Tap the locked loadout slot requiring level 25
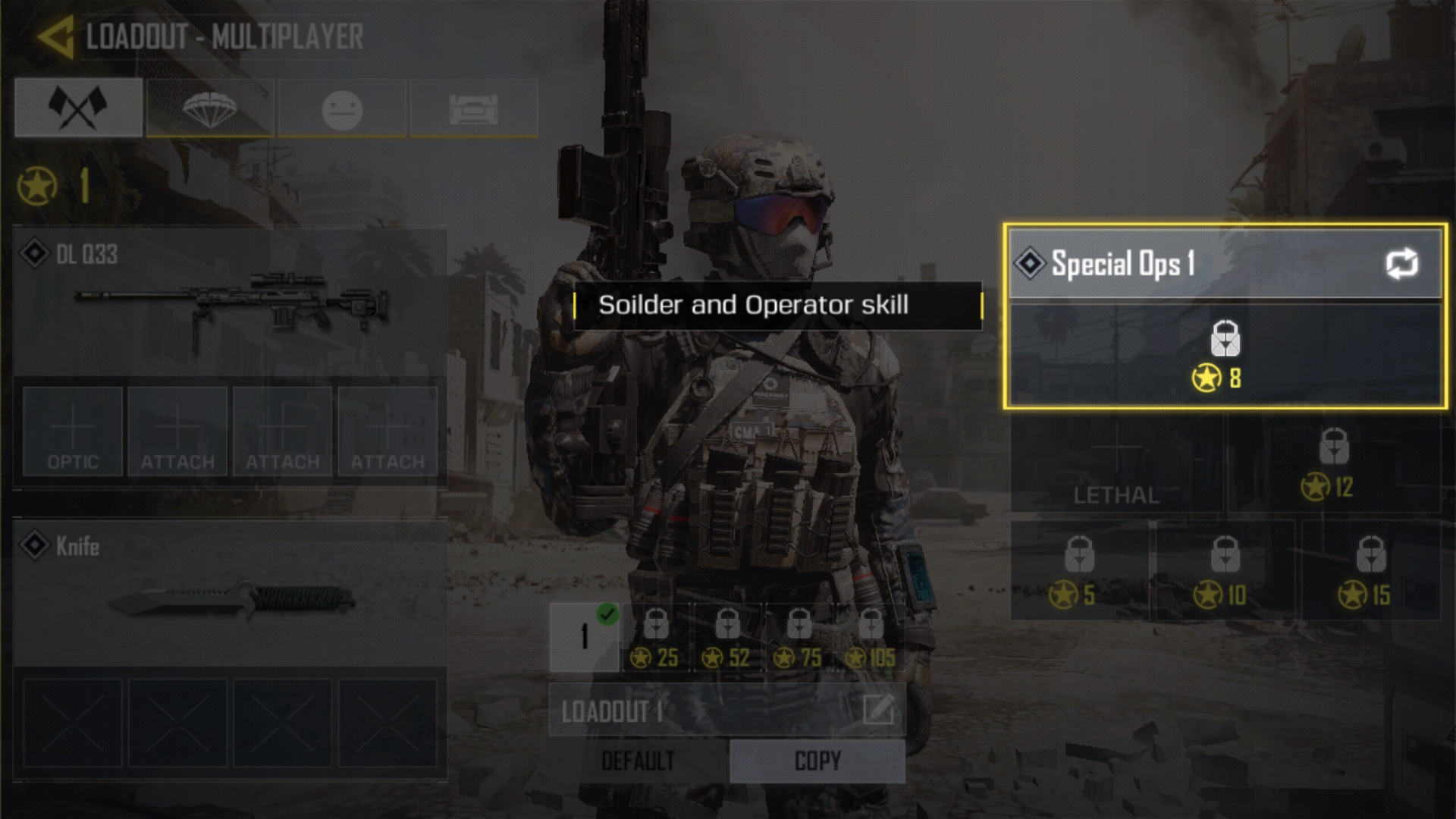The width and height of the screenshot is (1456, 819). [x=656, y=637]
